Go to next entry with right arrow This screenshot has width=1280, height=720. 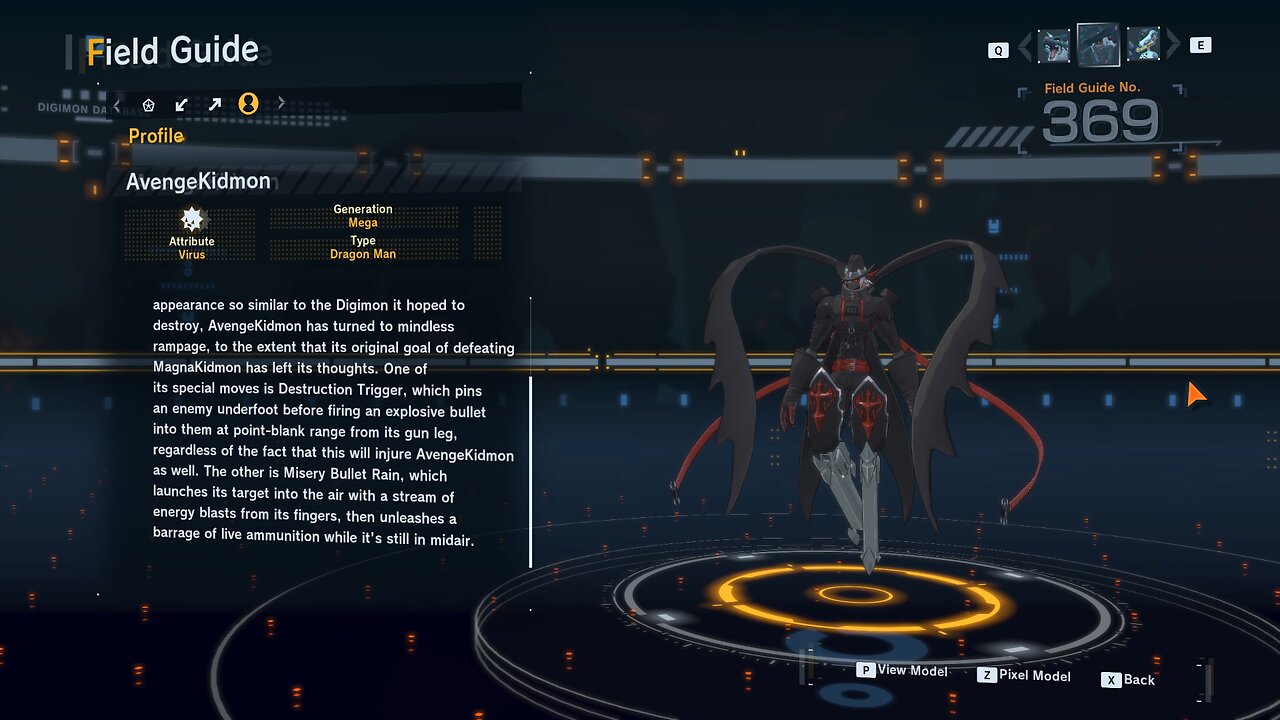(x=1173, y=45)
